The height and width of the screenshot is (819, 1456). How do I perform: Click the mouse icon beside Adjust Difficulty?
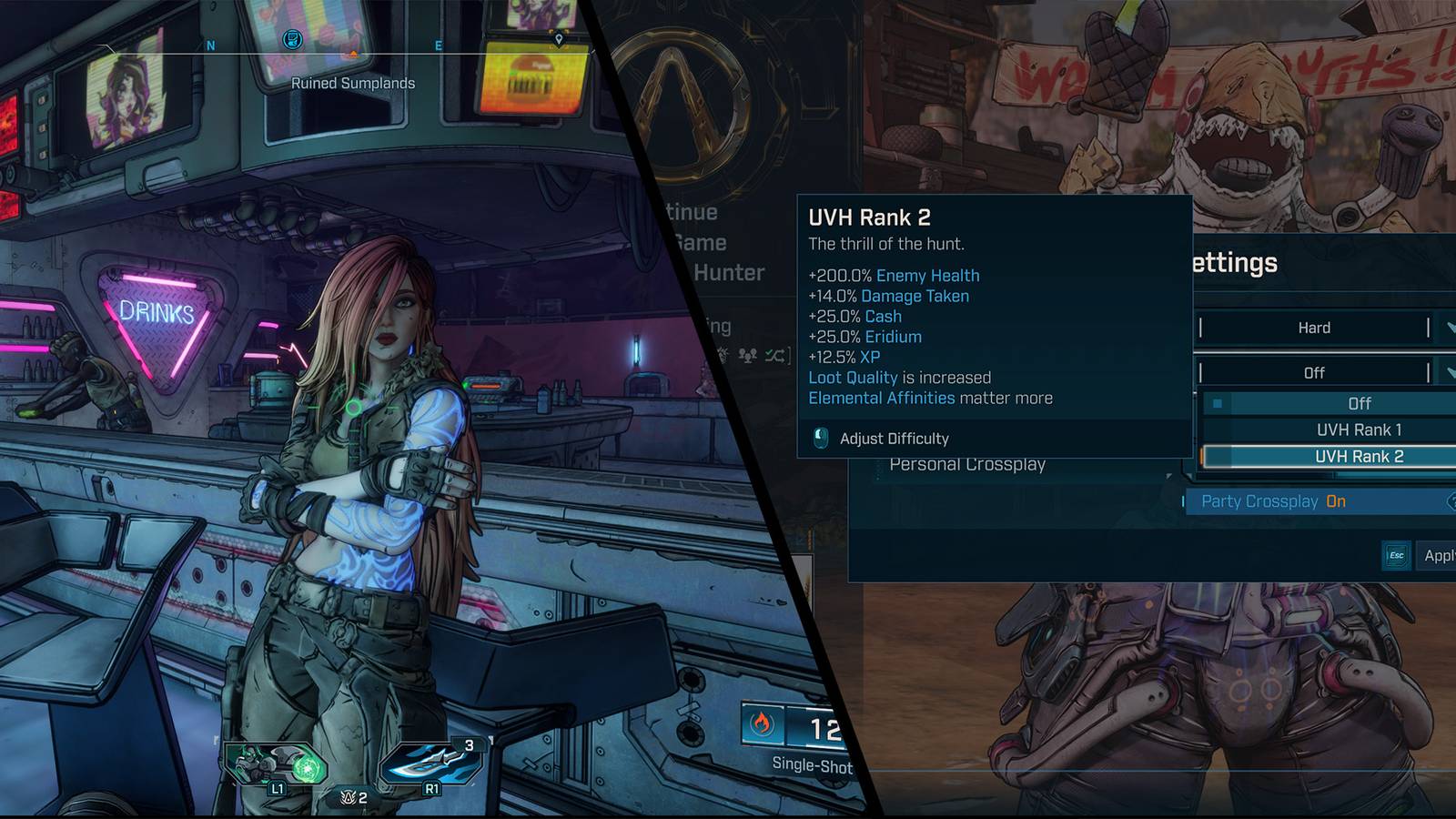[821, 439]
